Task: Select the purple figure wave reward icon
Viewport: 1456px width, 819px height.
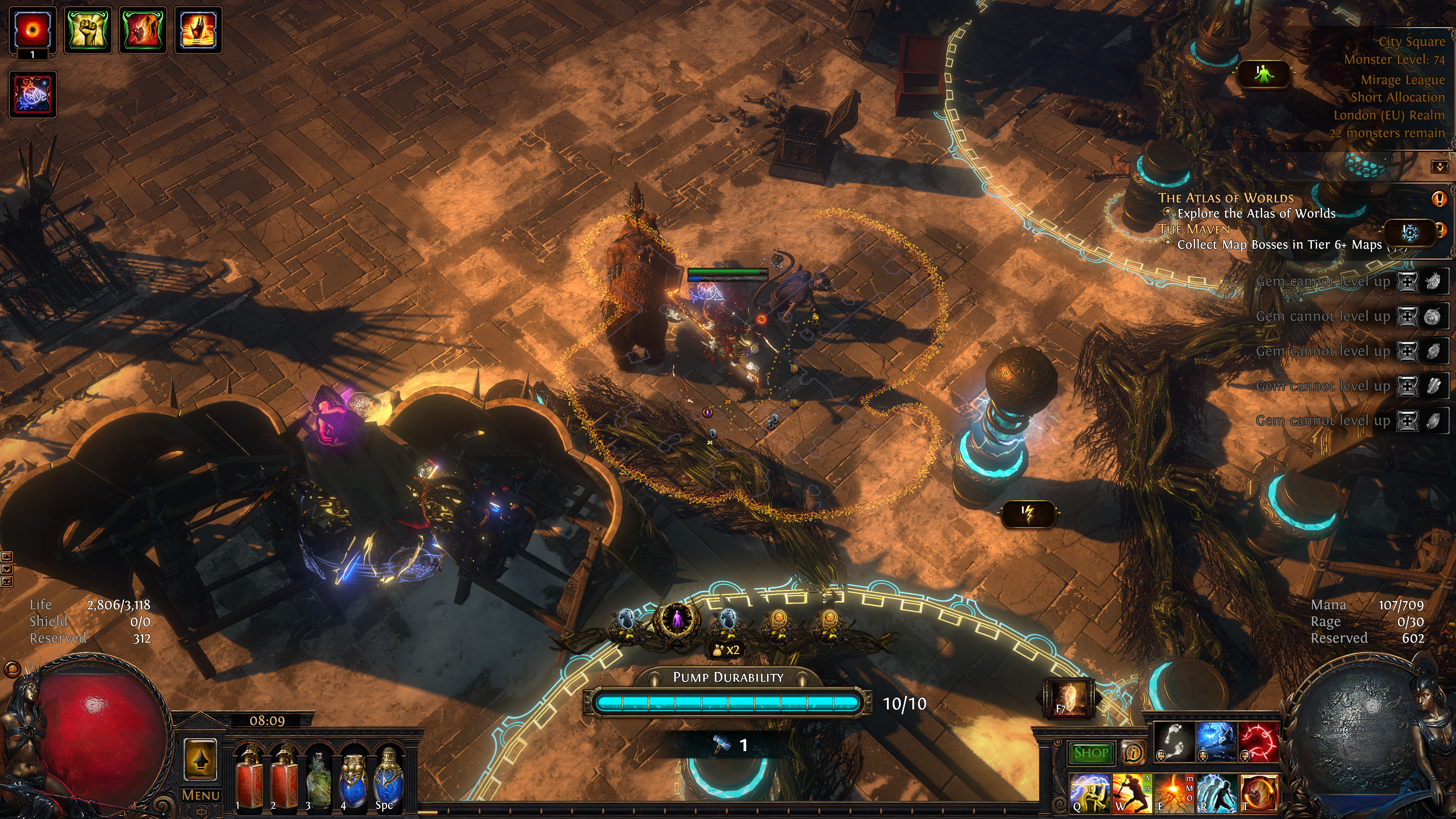Action: coord(676,620)
